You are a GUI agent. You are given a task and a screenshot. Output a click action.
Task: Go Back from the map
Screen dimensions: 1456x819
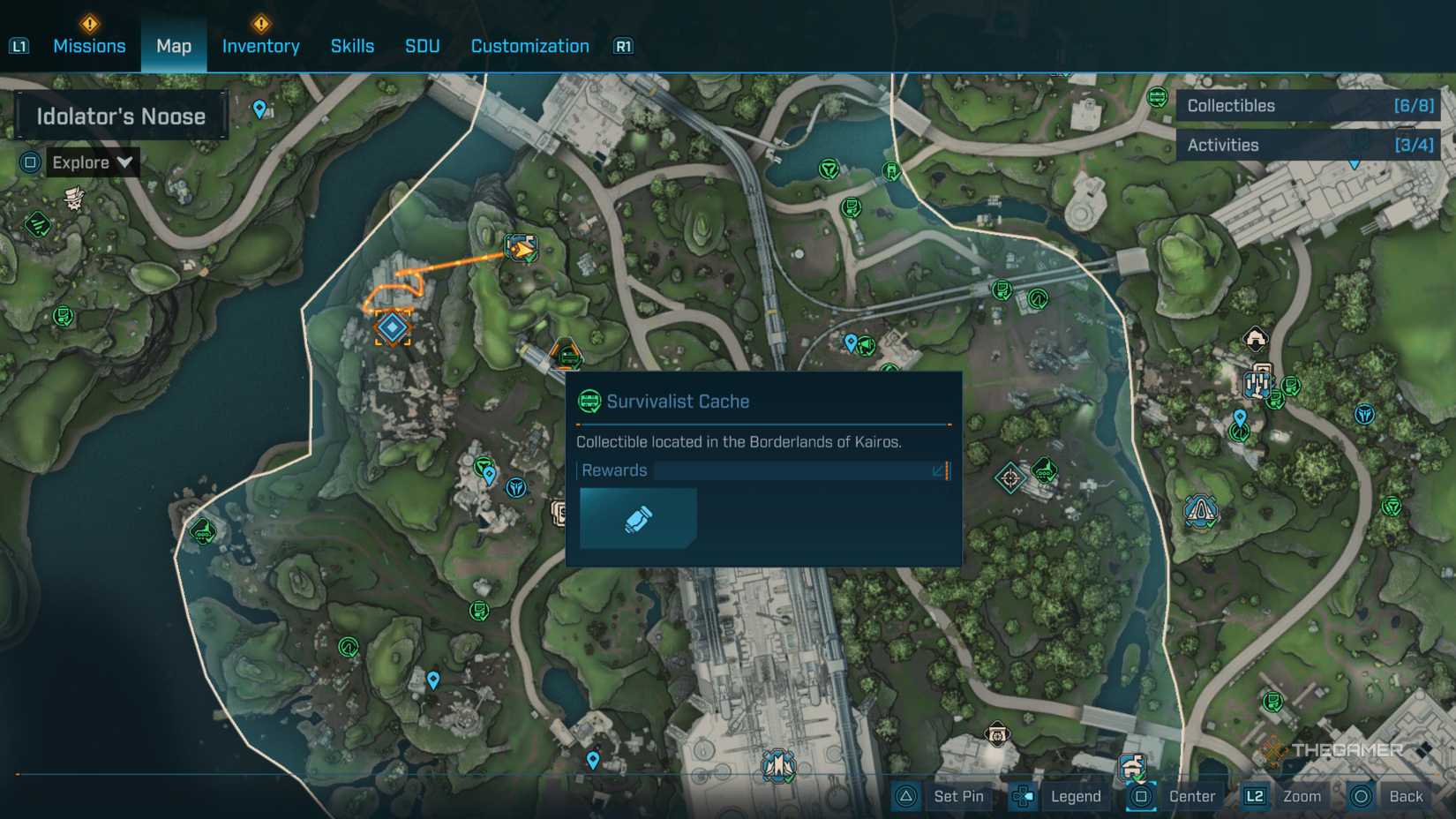[x=1388, y=796]
